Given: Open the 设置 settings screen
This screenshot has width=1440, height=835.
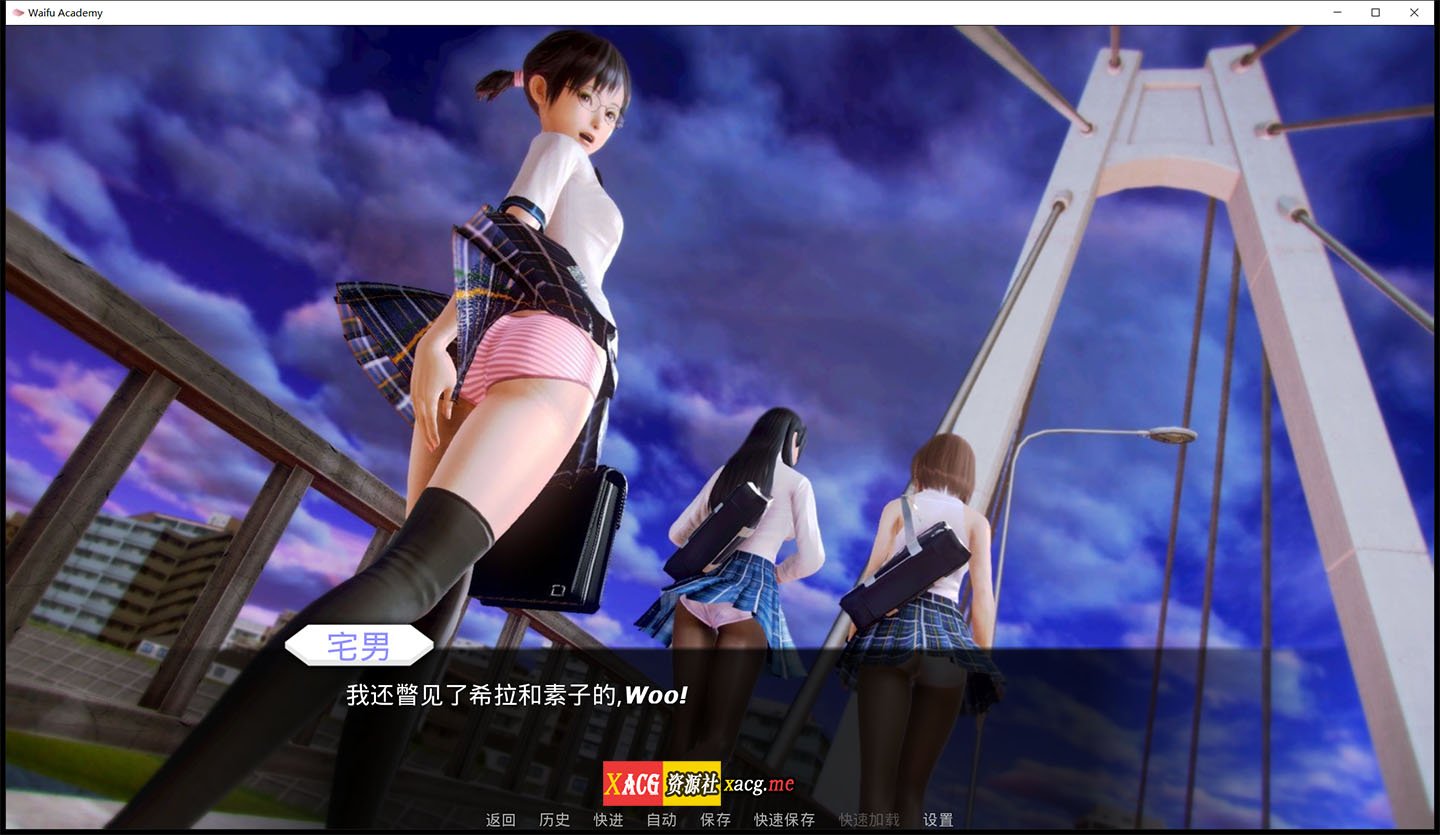Looking at the screenshot, I should click(936, 819).
